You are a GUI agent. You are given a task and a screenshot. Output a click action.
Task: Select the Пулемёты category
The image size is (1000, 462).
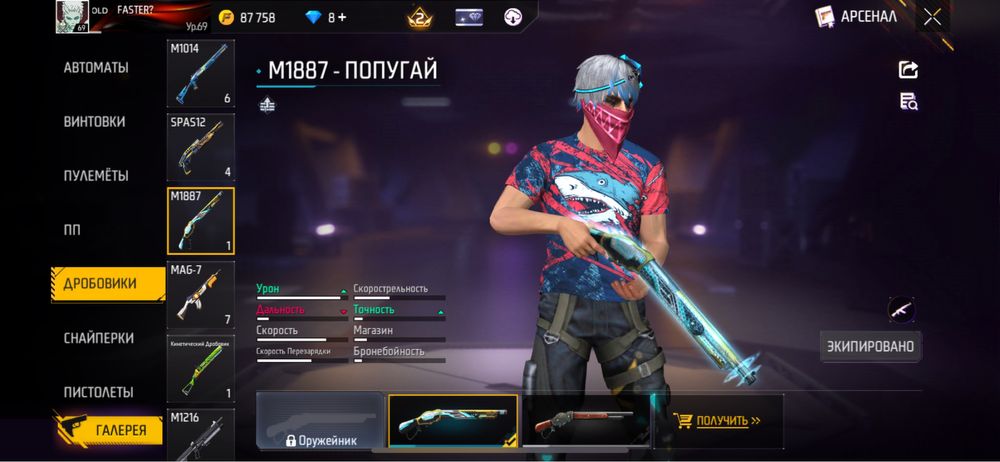pos(96,176)
